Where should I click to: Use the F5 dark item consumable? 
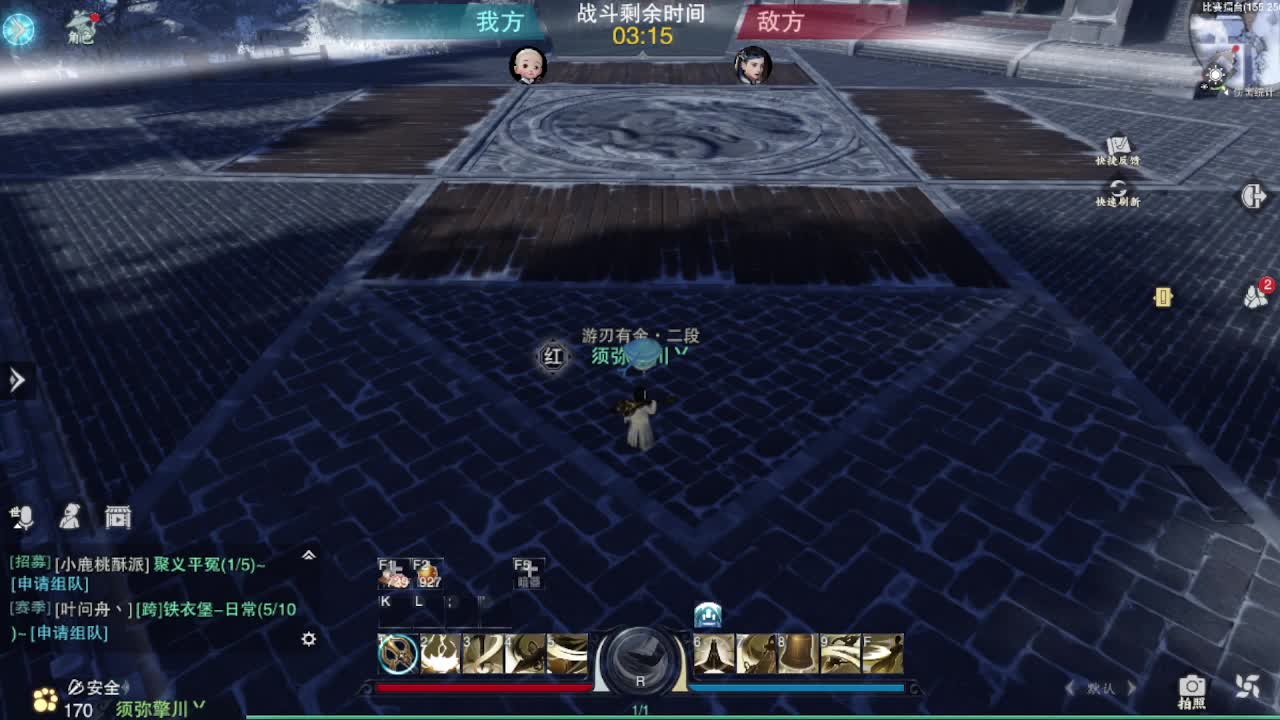click(x=528, y=573)
